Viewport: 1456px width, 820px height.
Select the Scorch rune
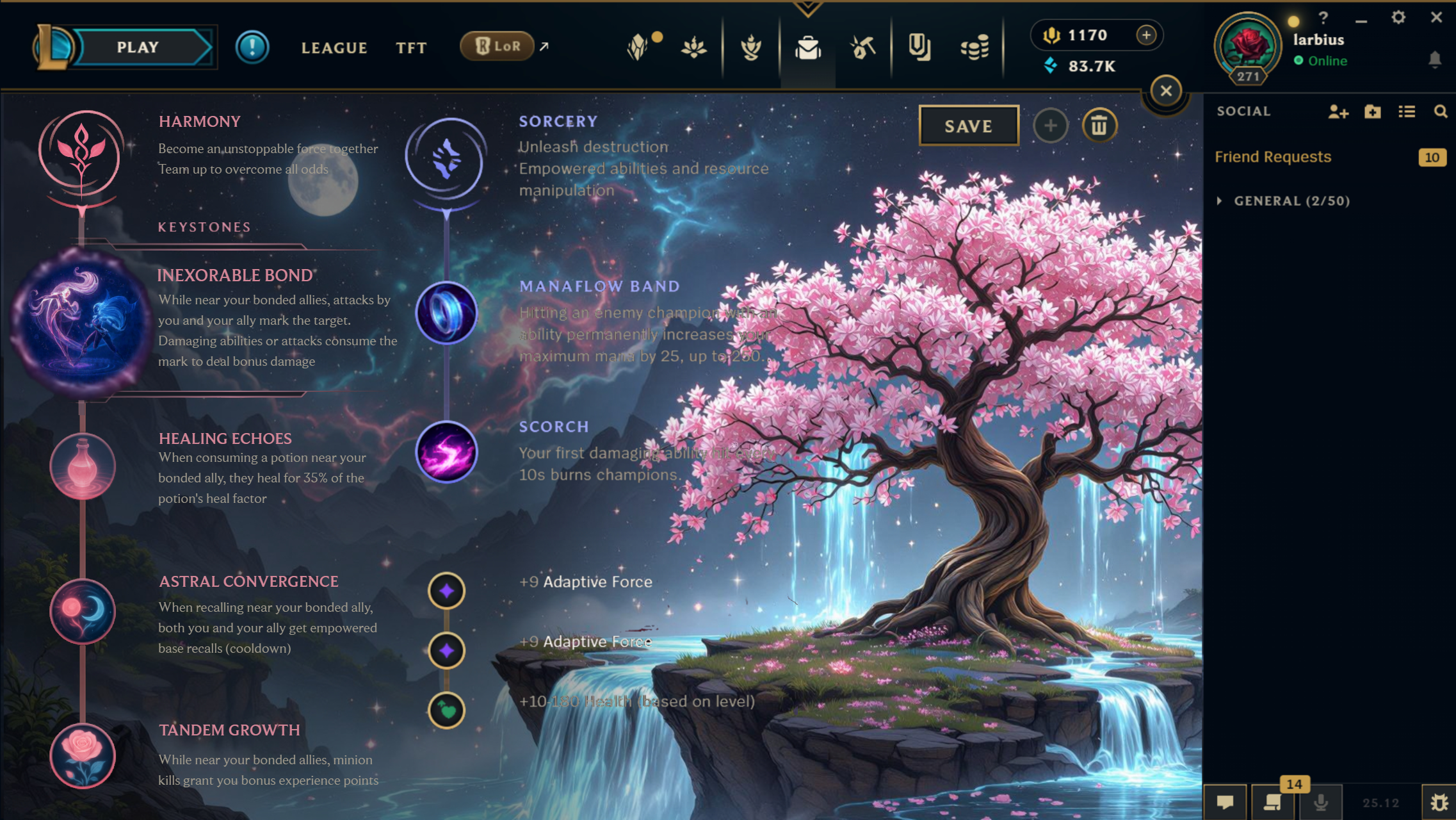tap(446, 452)
